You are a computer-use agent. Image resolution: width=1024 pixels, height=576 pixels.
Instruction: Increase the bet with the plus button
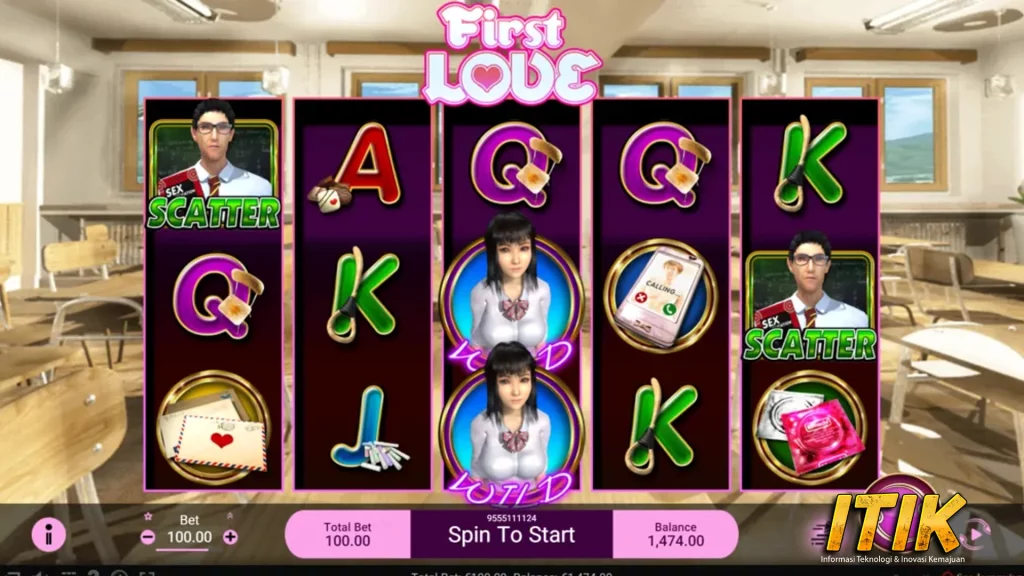pyautogui.click(x=230, y=537)
